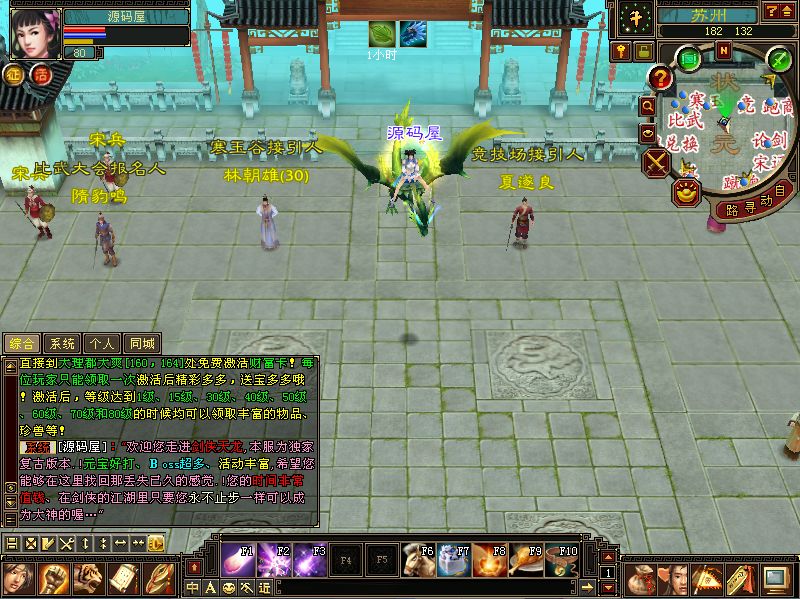Open the 同城 chat tab
The height and width of the screenshot is (599, 800).
coord(142,343)
